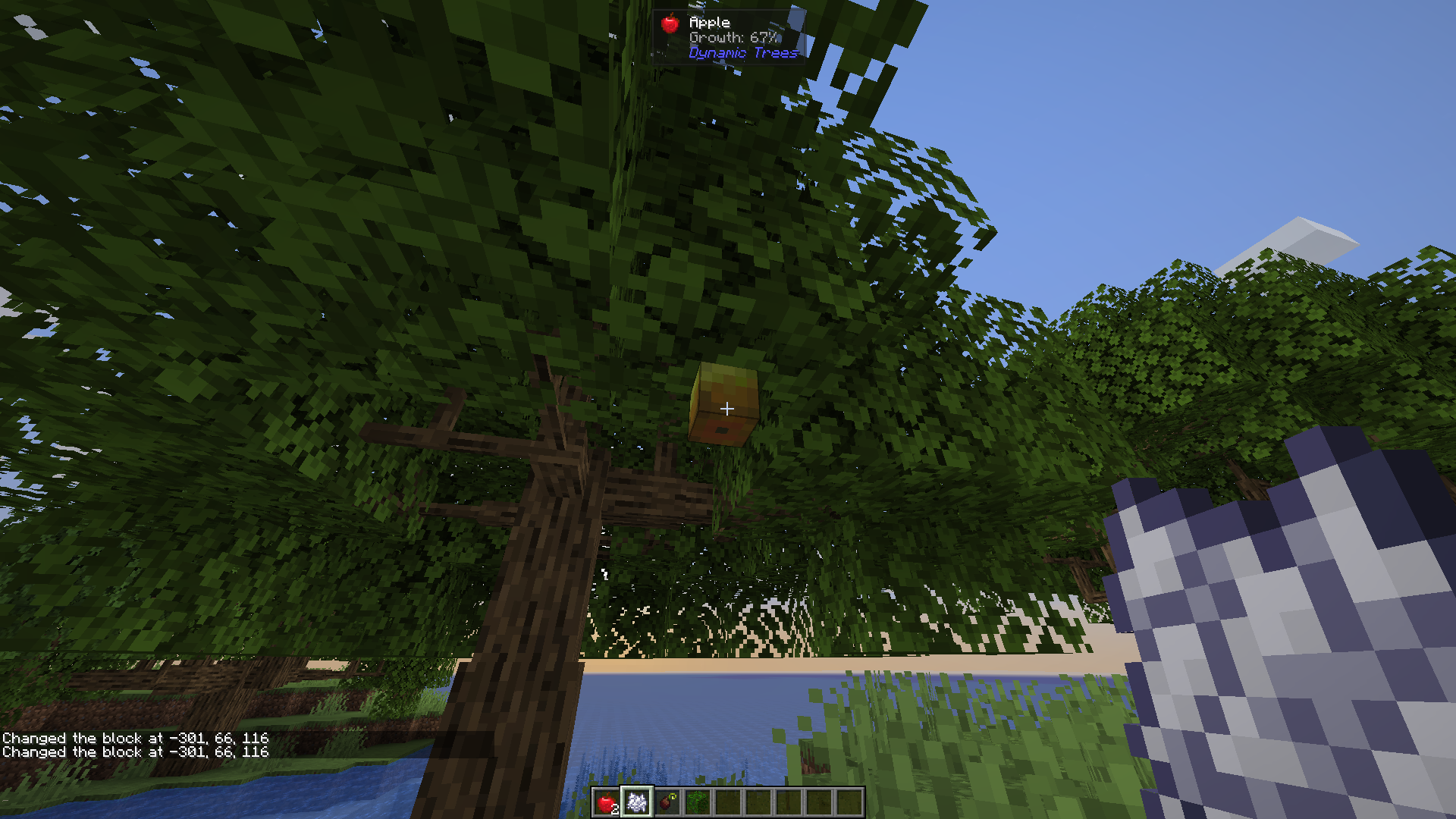
Task: Select the bone meal in the hotbar
Action: click(637, 802)
